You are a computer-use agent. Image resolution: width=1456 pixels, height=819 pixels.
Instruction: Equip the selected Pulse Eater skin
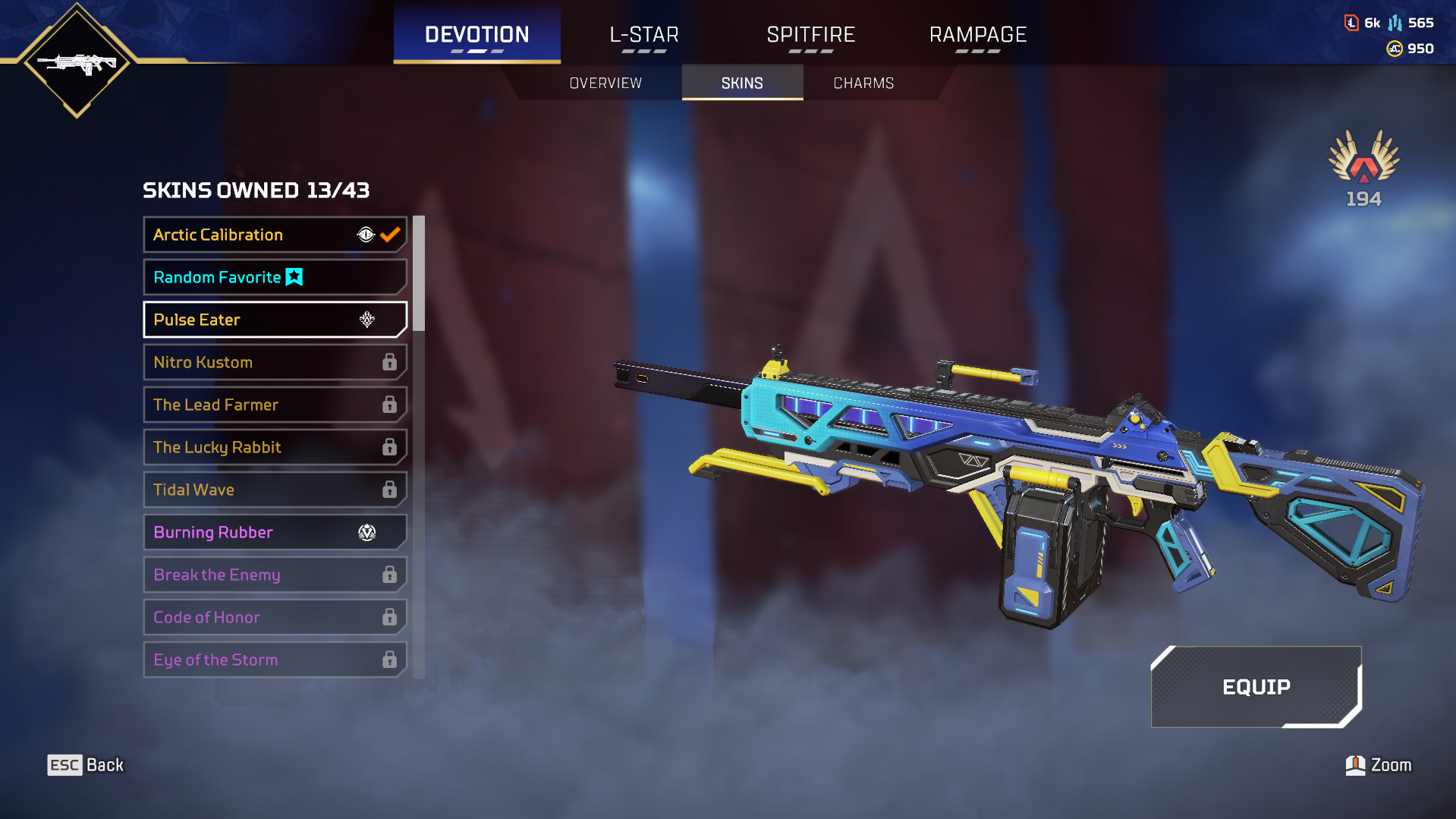click(1256, 687)
